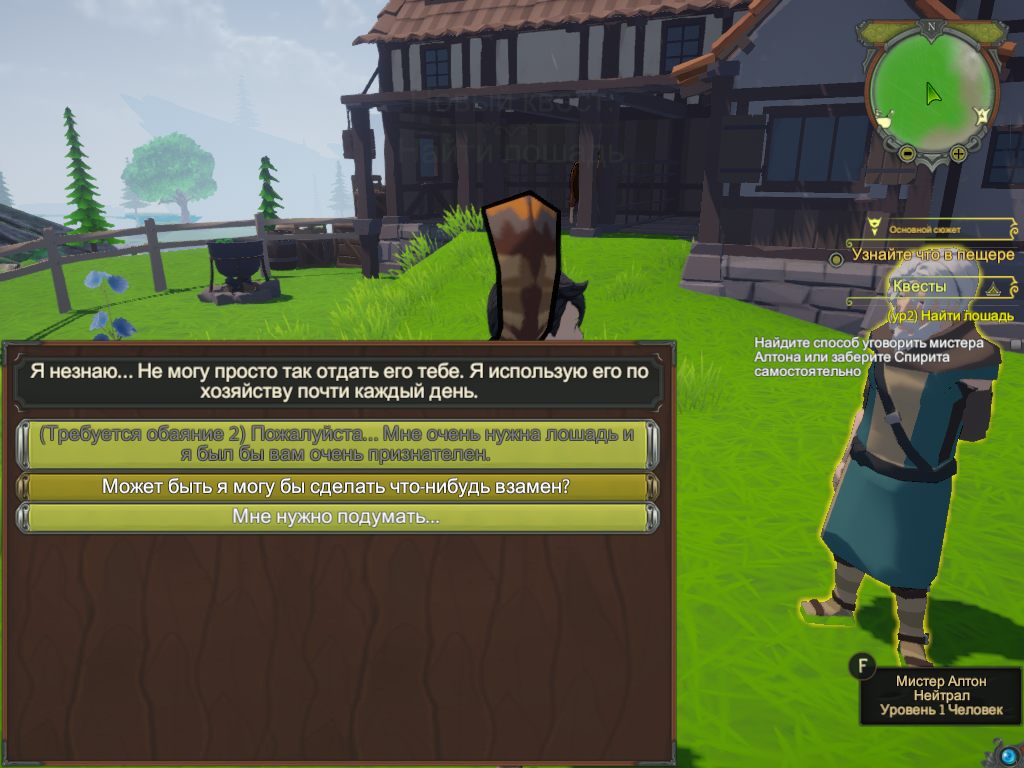
Task: Open the "Квесты" quest section header
Action: point(920,287)
